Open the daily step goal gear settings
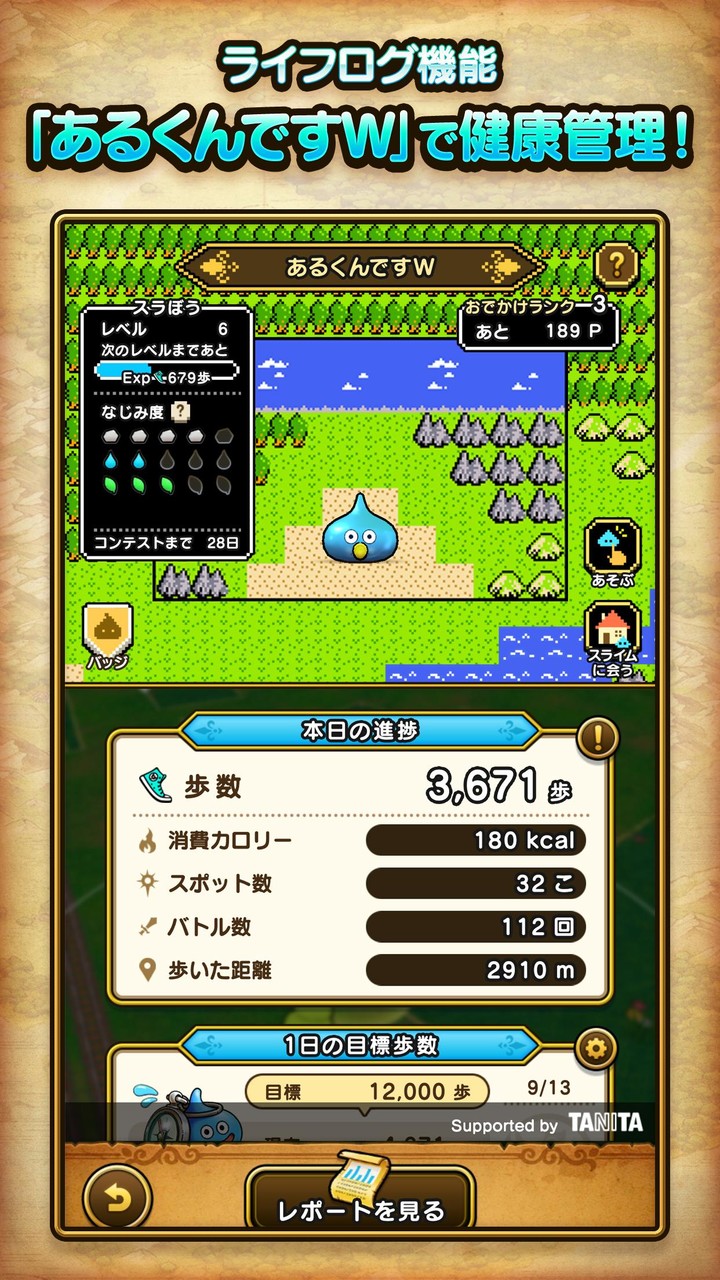 click(596, 1049)
